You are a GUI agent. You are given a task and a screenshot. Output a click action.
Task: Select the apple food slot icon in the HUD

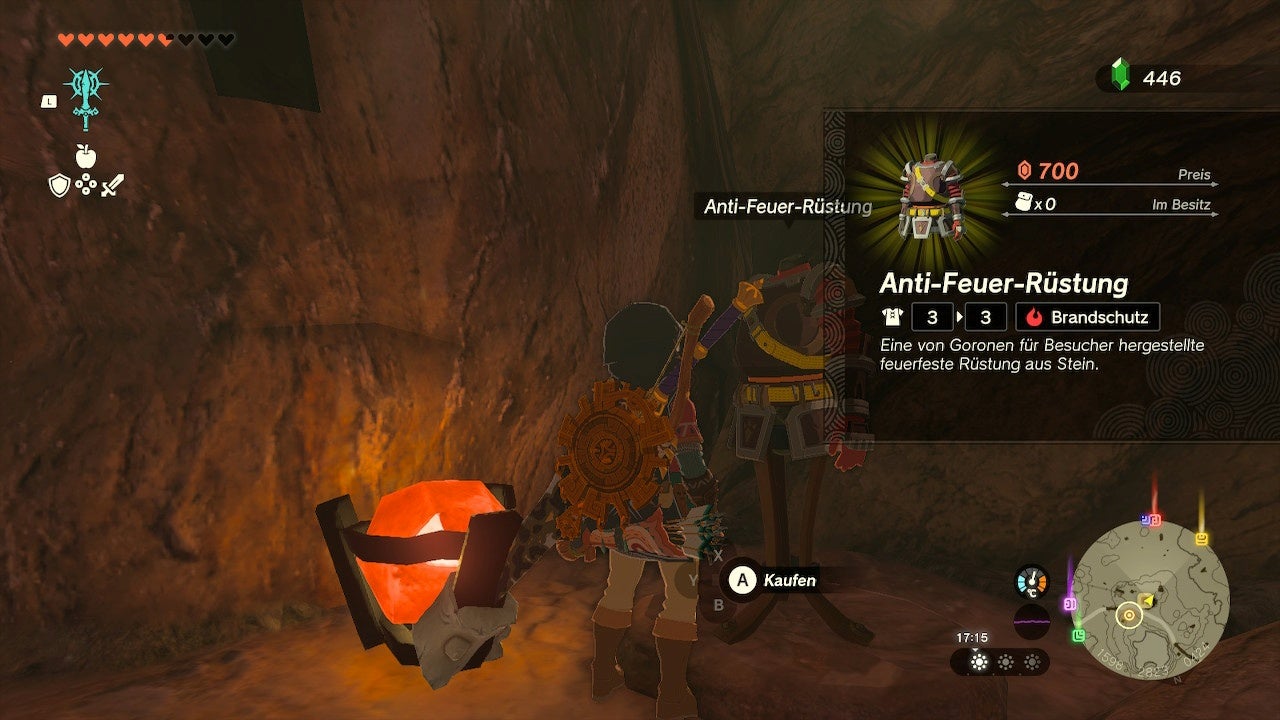click(86, 155)
